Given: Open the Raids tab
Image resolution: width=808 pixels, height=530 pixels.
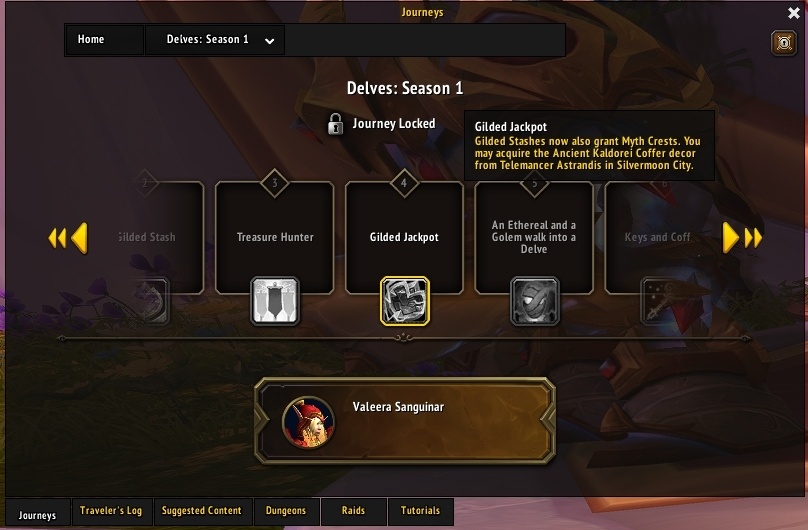Looking at the screenshot, I should coord(353,511).
